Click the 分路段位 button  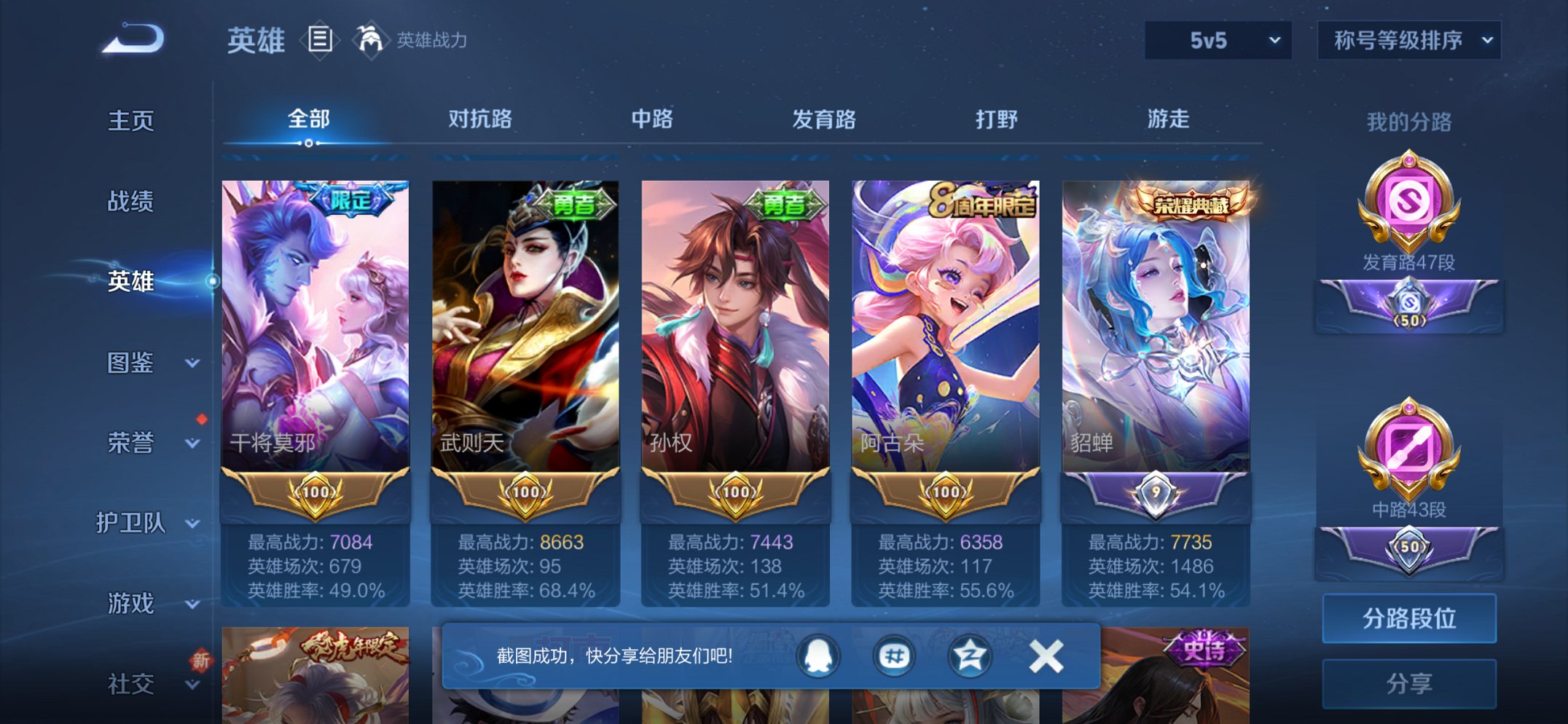(x=1409, y=616)
